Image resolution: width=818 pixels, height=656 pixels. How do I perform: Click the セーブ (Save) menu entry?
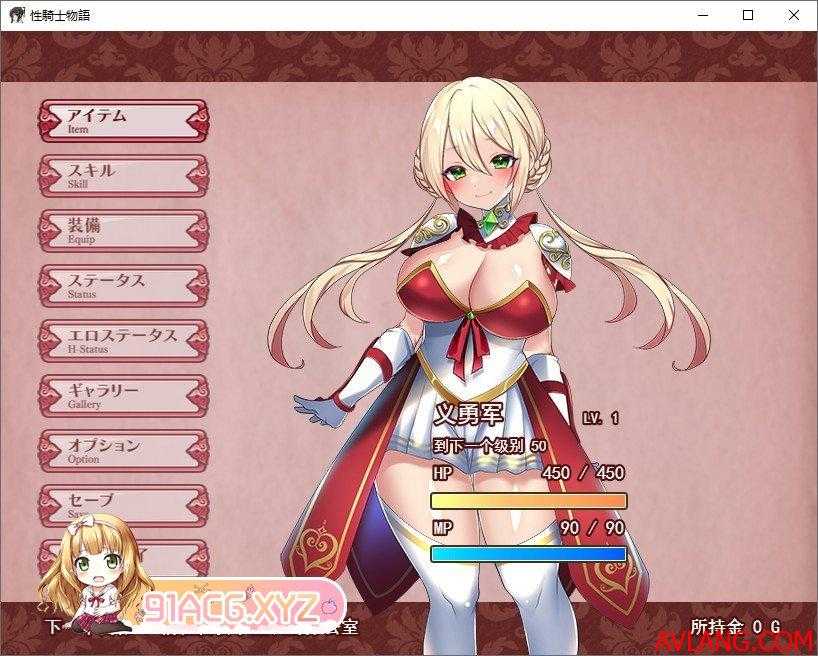click(x=123, y=503)
